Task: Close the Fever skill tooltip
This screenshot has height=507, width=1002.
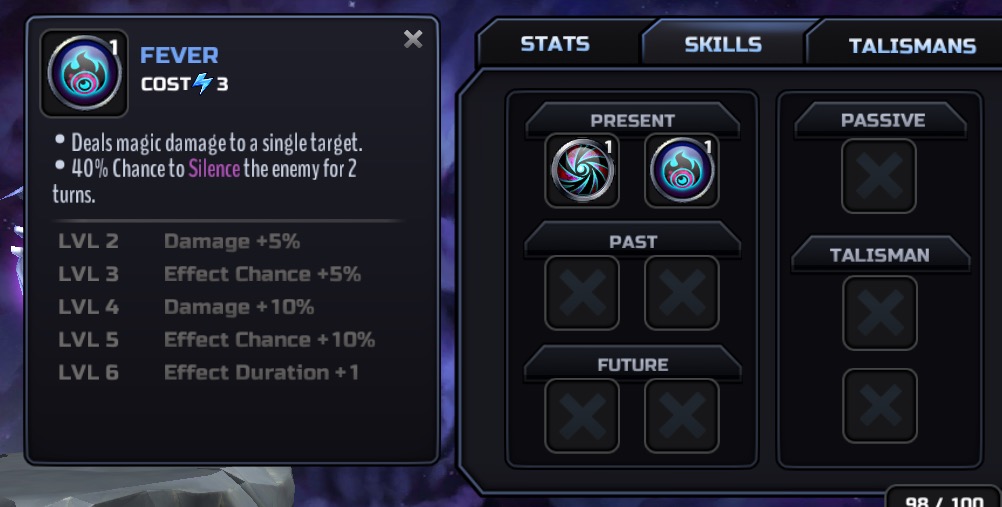Action: click(413, 40)
